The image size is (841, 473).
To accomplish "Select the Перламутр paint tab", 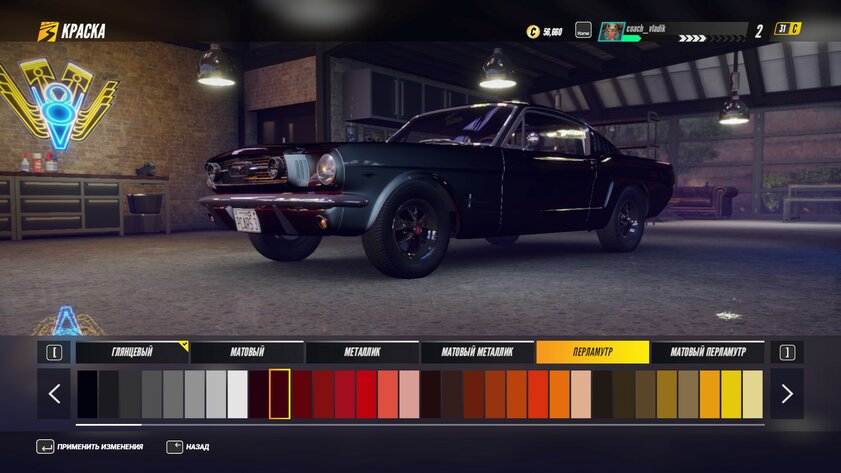I will pyautogui.click(x=592, y=352).
